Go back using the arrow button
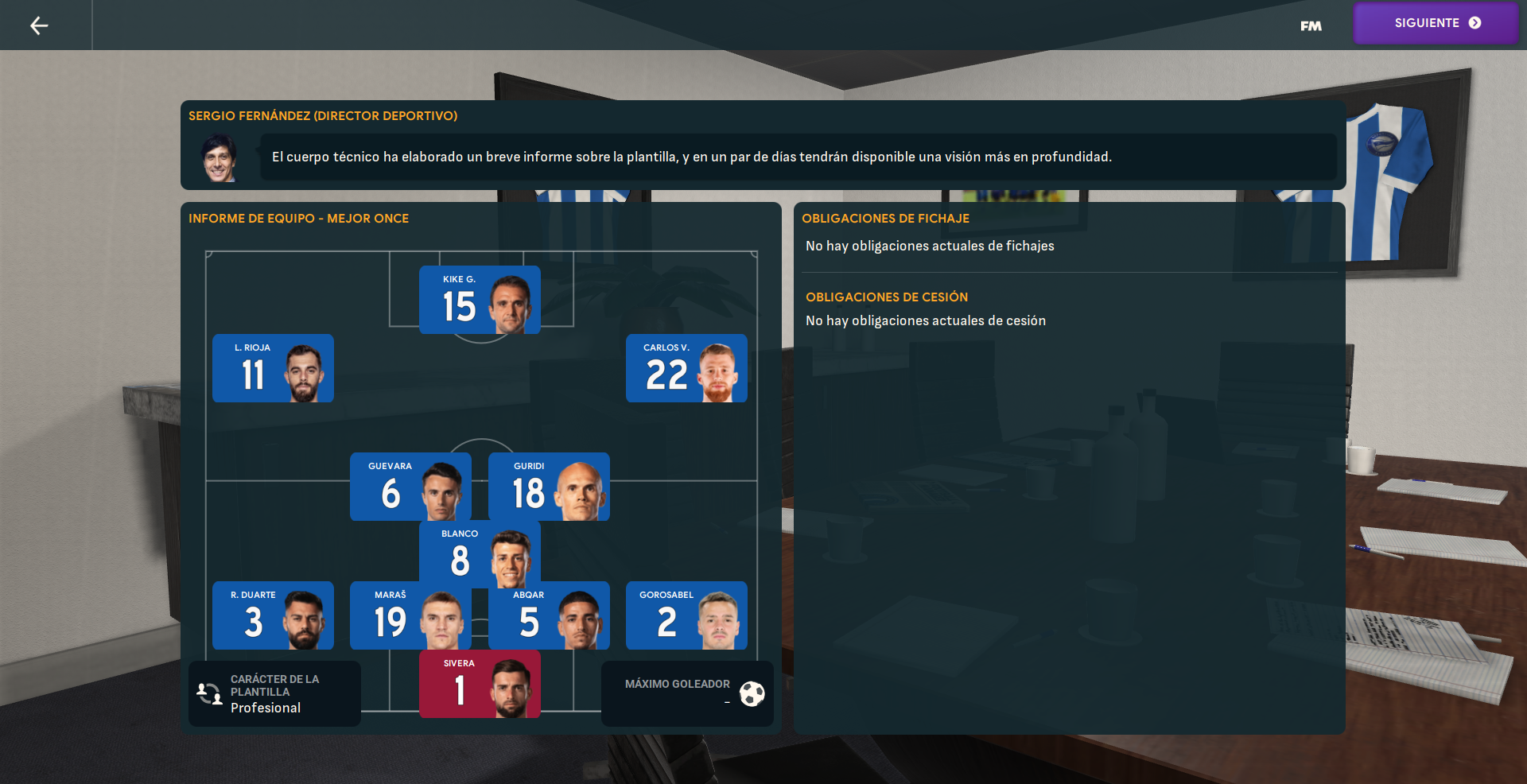1527x784 pixels. tap(39, 26)
